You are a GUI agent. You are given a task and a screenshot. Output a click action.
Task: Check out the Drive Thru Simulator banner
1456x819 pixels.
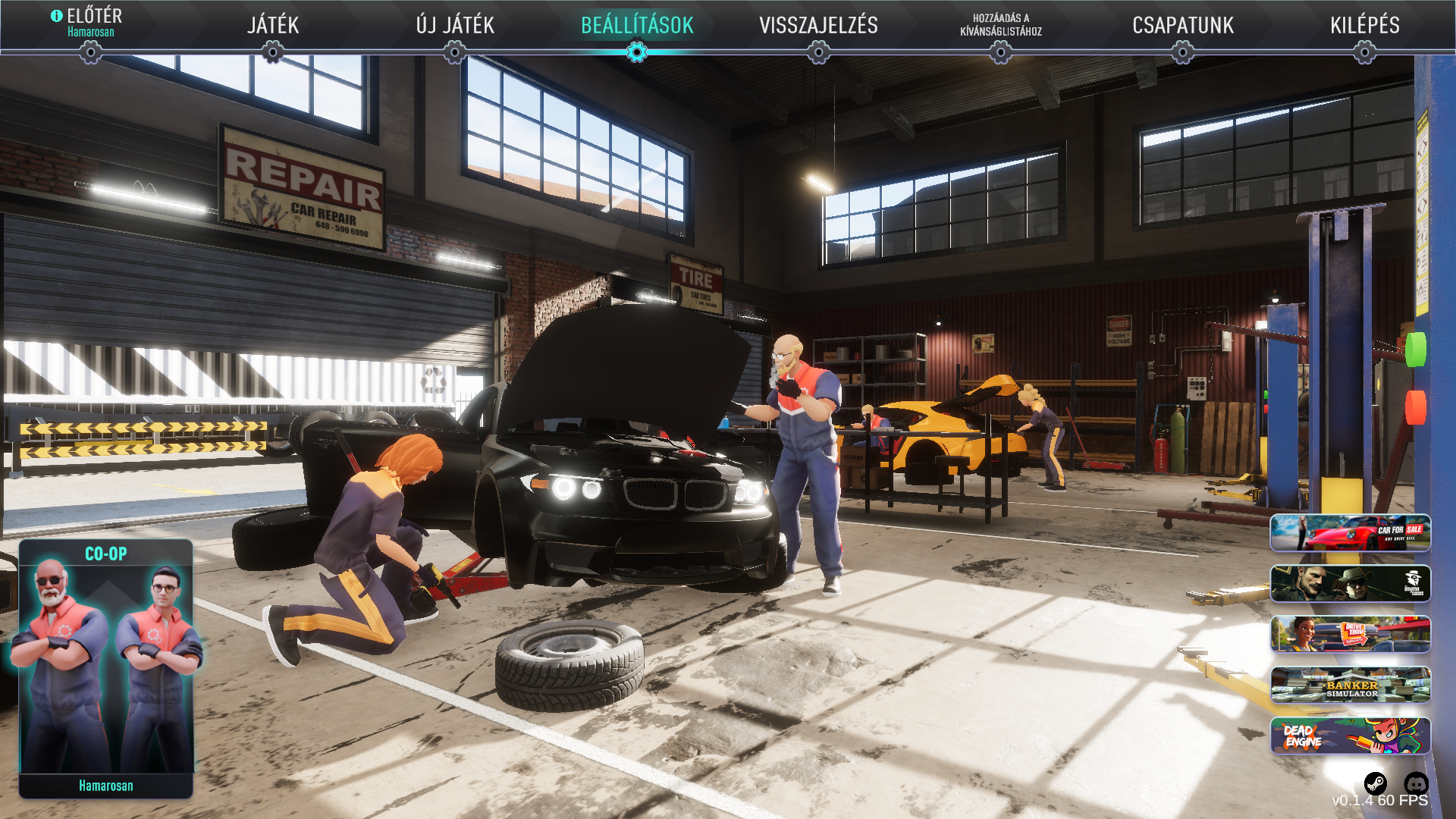point(1350,634)
